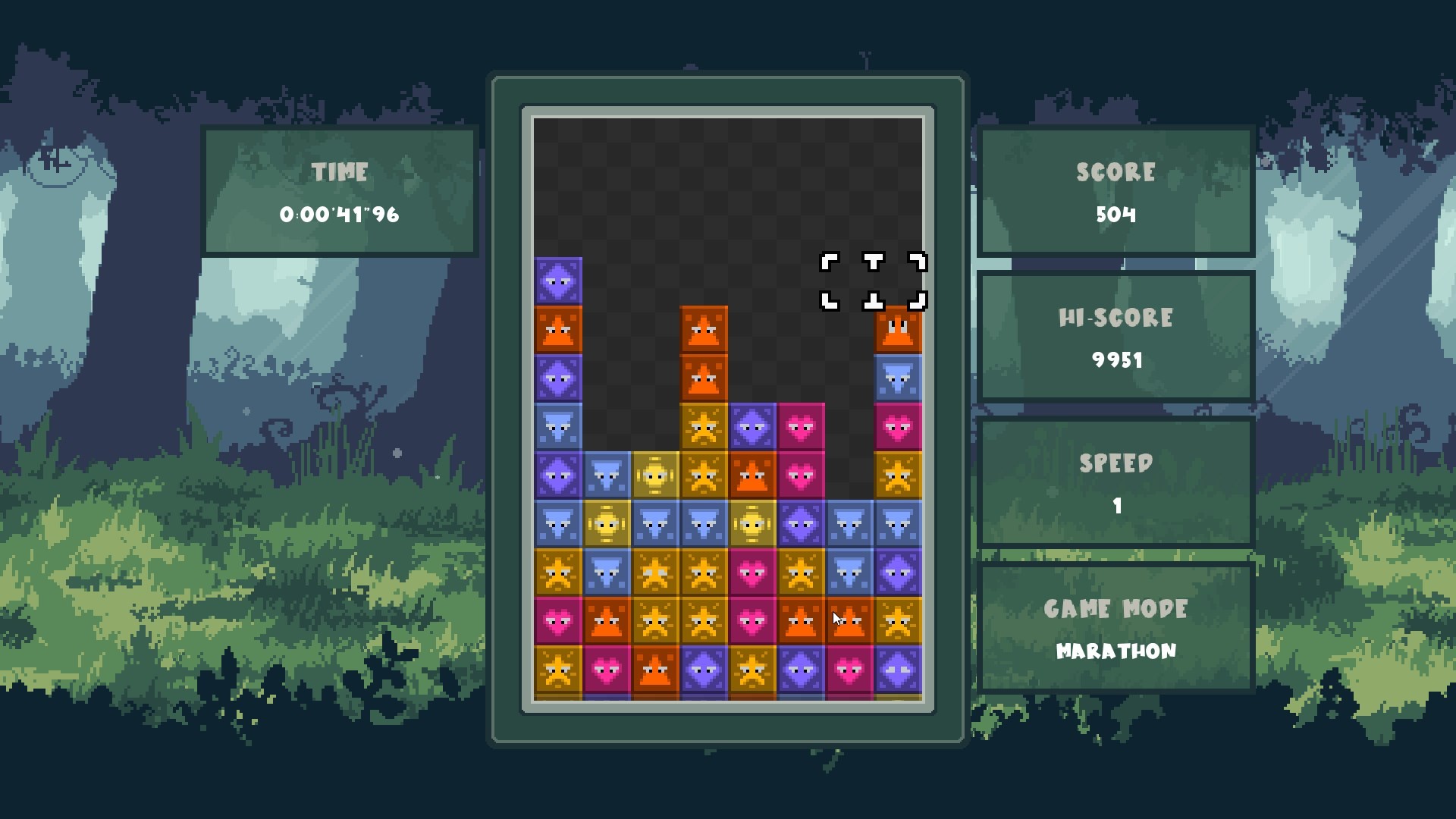The width and height of the screenshot is (1456, 819).
Task: Select the orange triangle block just below the swap cursor
Action: click(x=898, y=331)
